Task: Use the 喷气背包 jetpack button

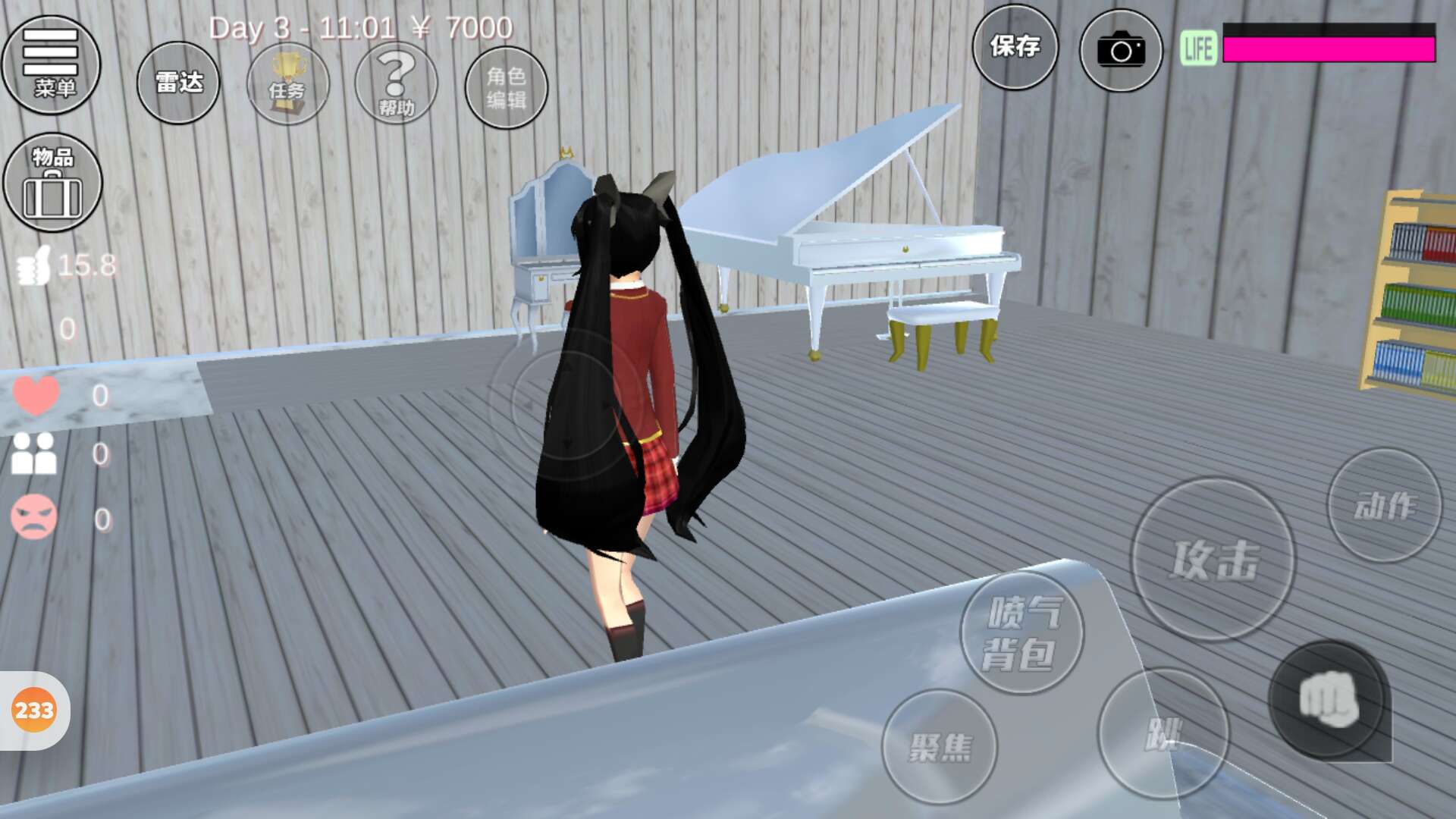Action: [1021, 633]
